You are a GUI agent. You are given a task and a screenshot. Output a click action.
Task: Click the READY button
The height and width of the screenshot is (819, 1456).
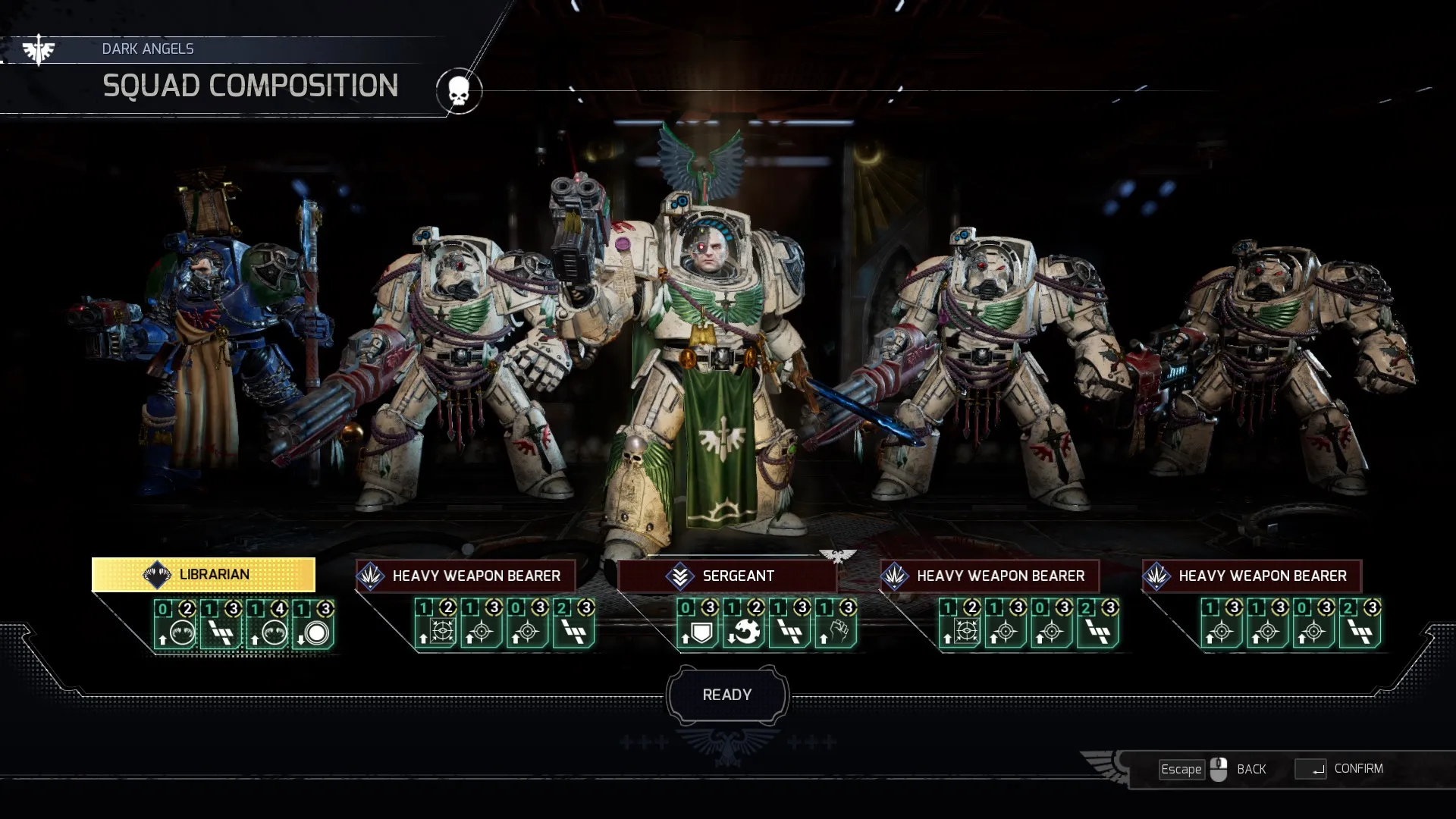tap(726, 695)
